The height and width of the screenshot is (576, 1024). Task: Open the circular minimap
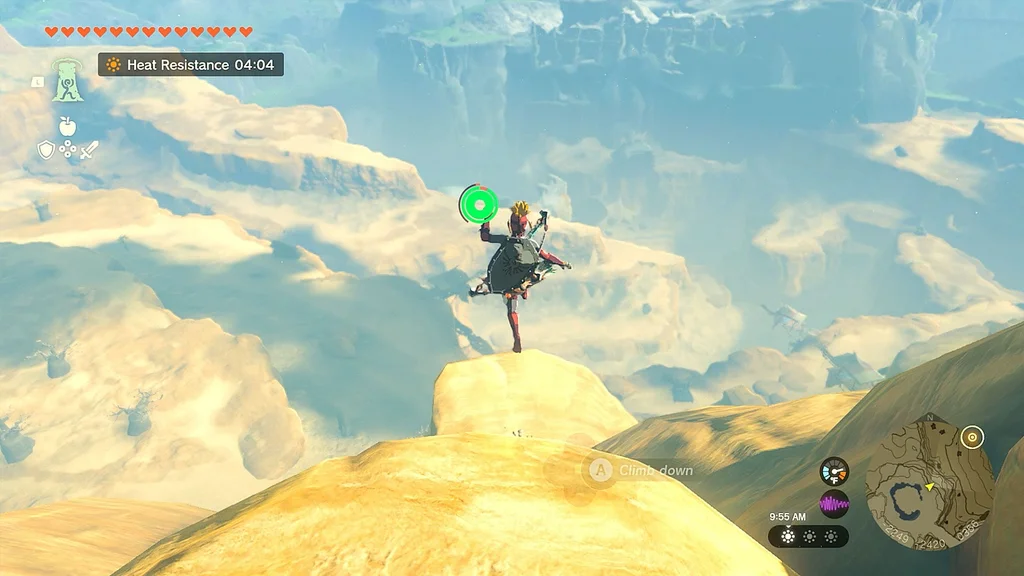tap(929, 483)
